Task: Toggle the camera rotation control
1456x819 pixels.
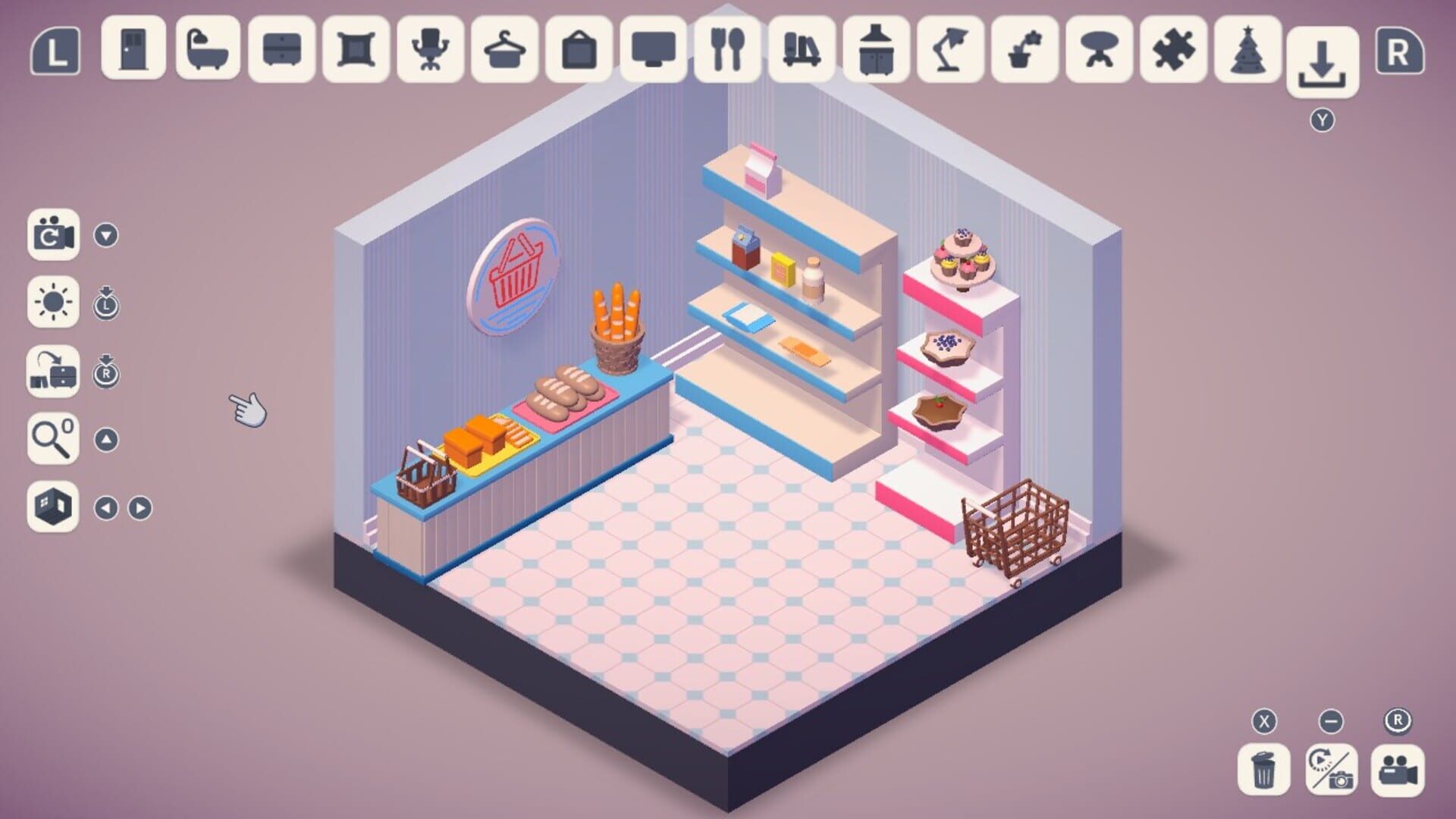Action: coord(52,235)
